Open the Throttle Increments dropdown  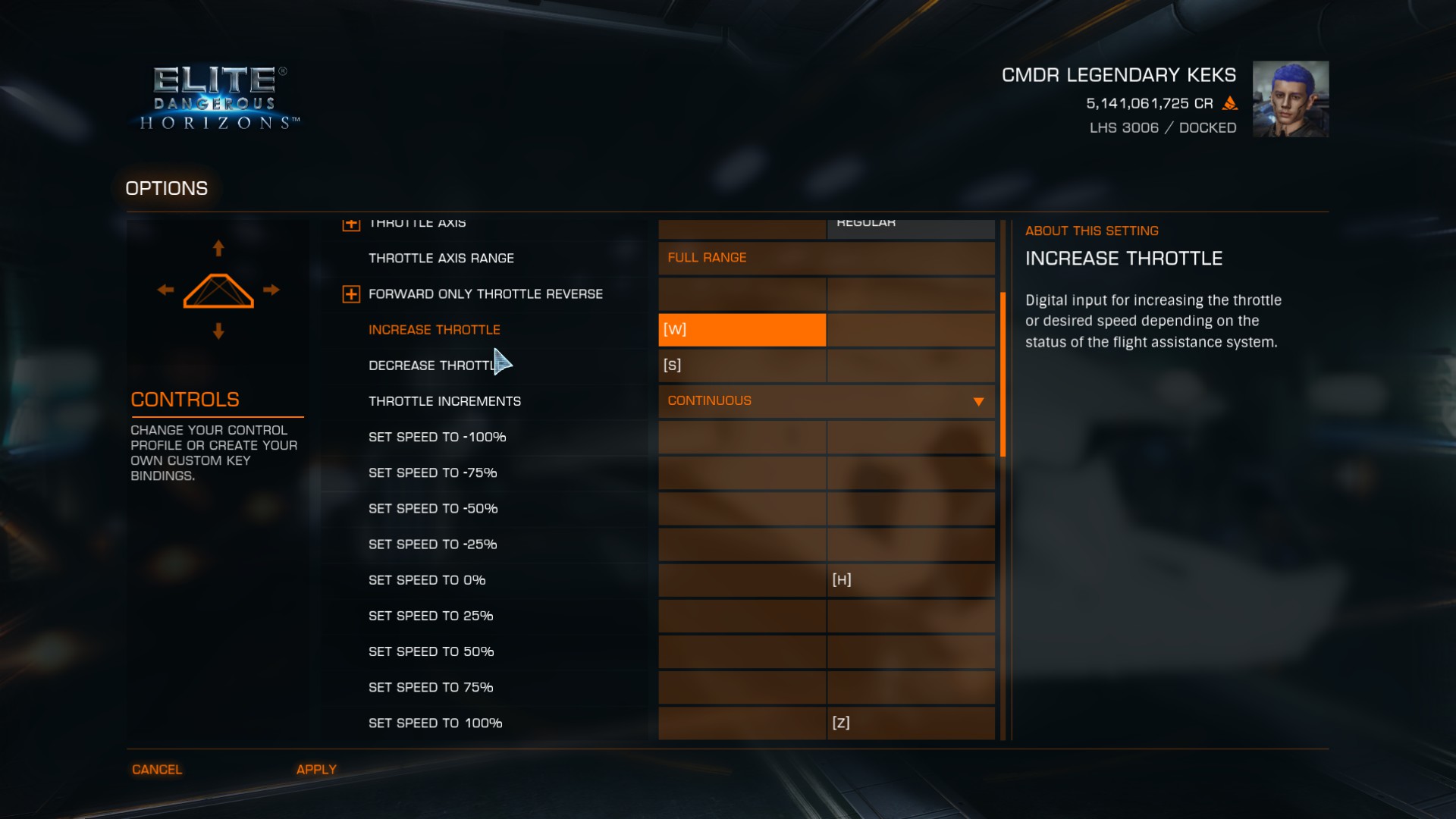[x=826, y=401]
